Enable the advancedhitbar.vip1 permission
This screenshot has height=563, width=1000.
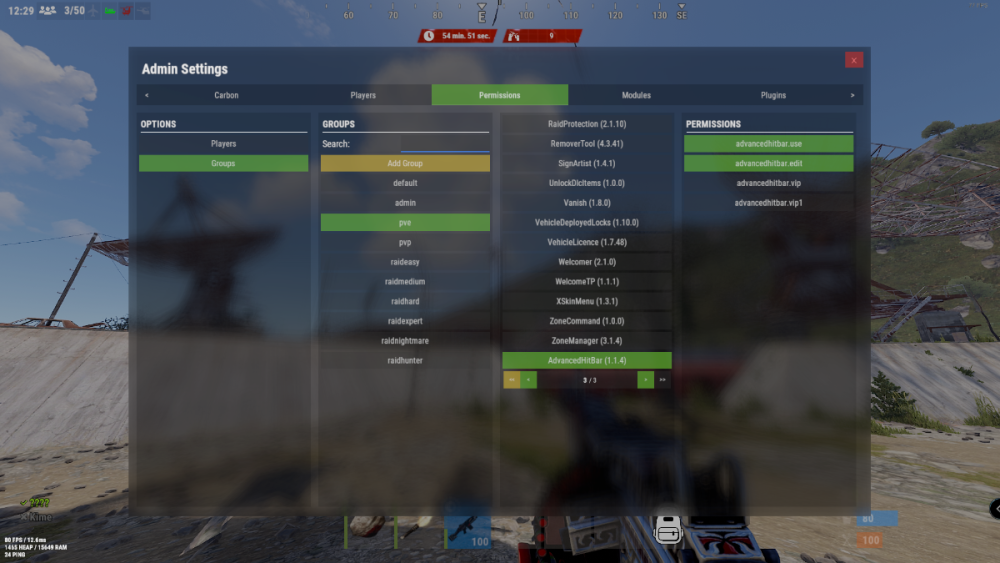pyautogui.click(x=768, y=203)
